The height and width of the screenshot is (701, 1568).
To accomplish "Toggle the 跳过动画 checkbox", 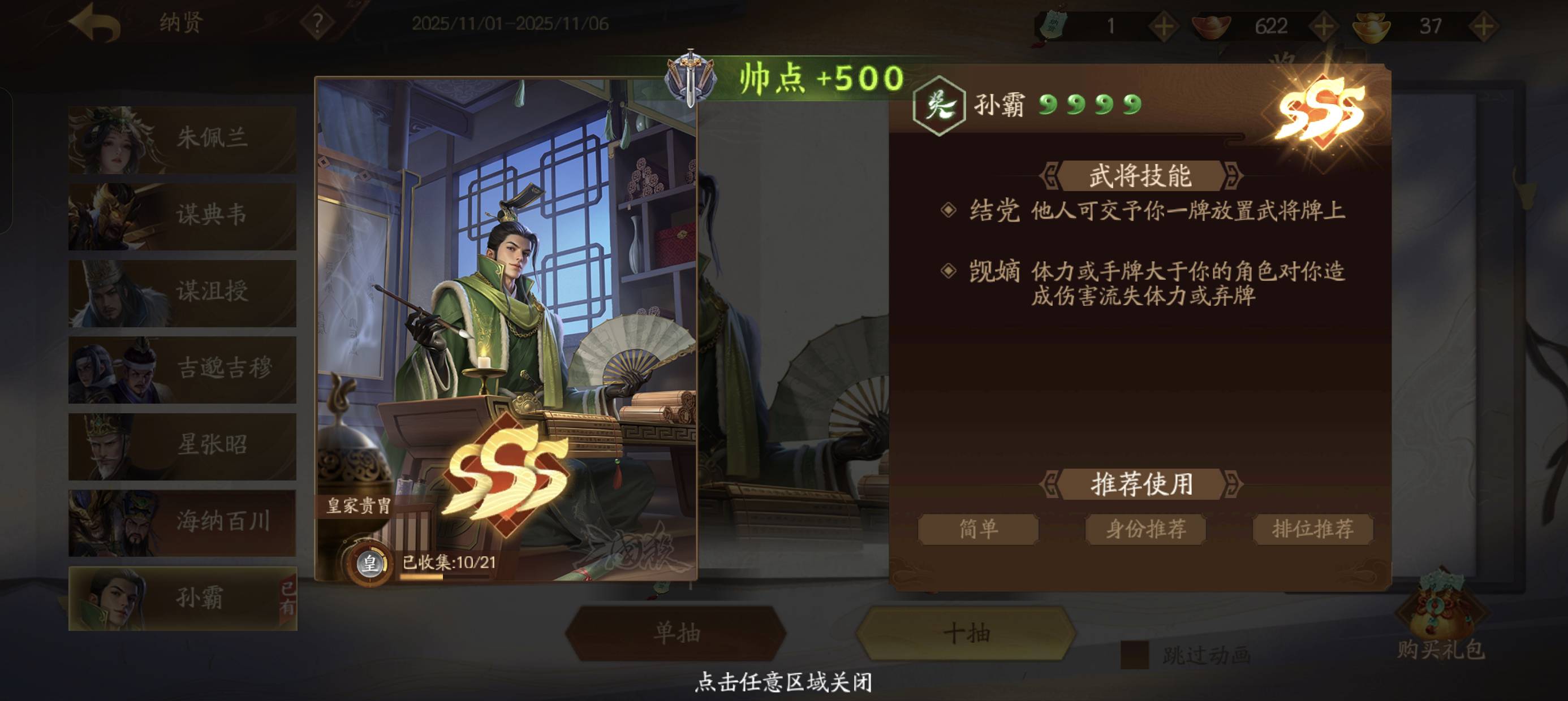I will pyautogui.click(x=1134, y=655).
